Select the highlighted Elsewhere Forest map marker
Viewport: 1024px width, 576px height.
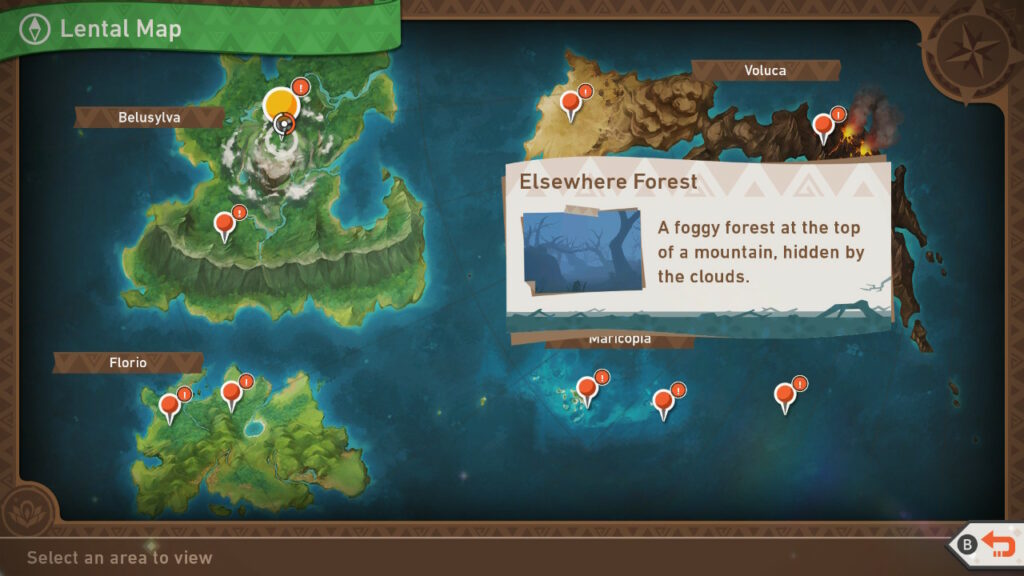pos(281,106)
